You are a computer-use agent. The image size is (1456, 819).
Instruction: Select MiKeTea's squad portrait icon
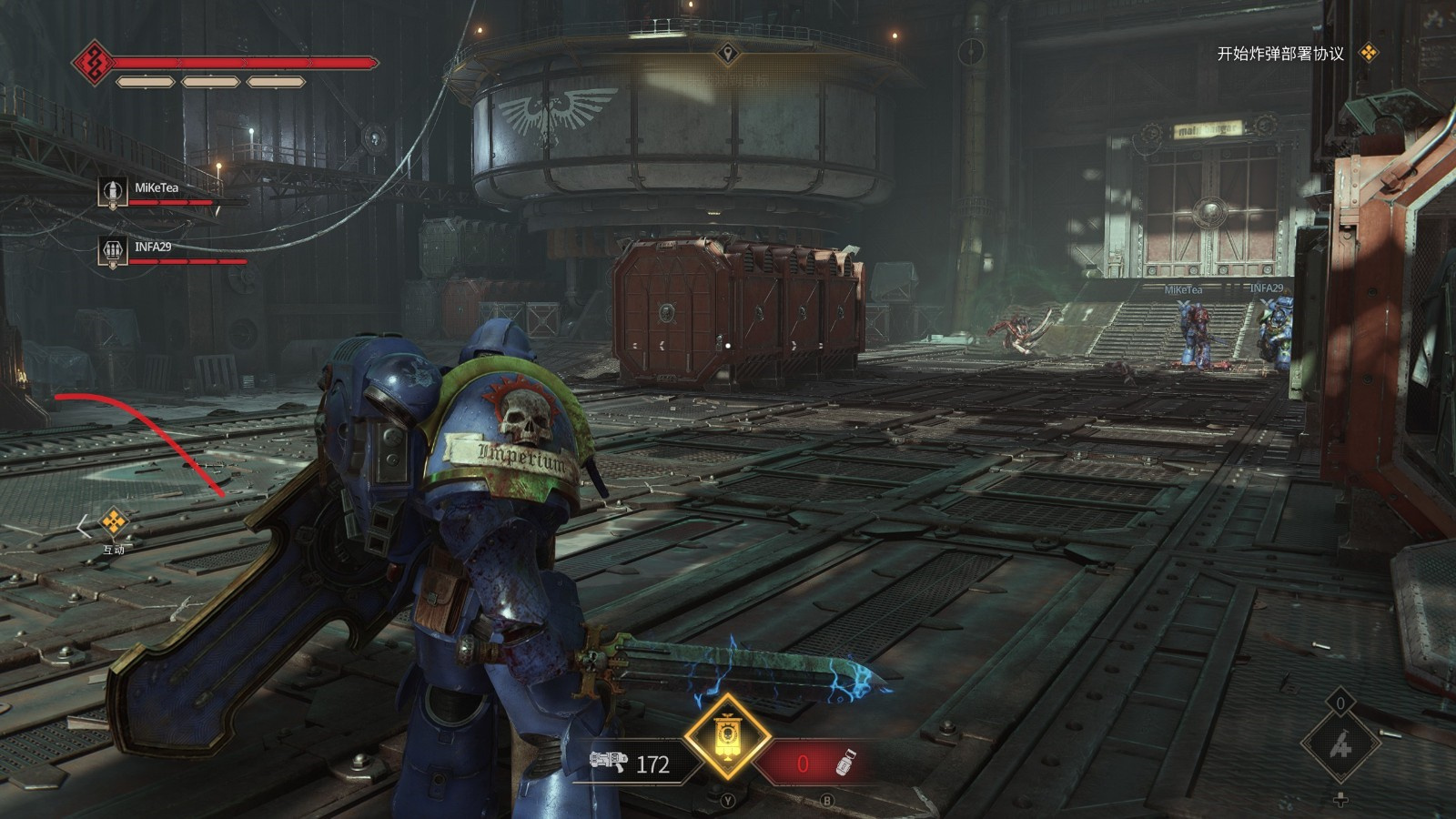pyautogui.click(x=113, y=192)
